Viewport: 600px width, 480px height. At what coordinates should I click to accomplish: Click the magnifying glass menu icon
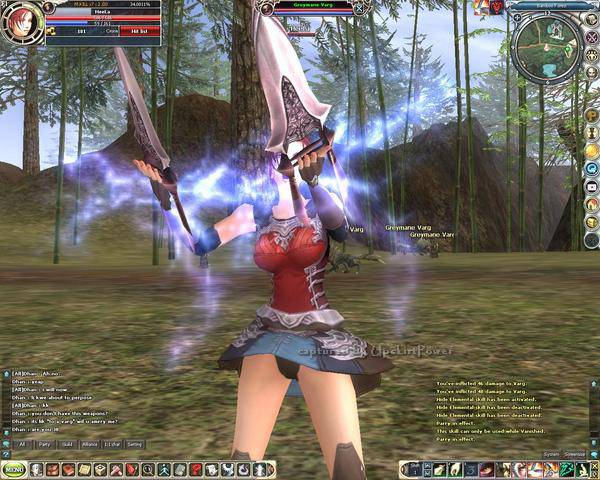click(x=148, y=469)
